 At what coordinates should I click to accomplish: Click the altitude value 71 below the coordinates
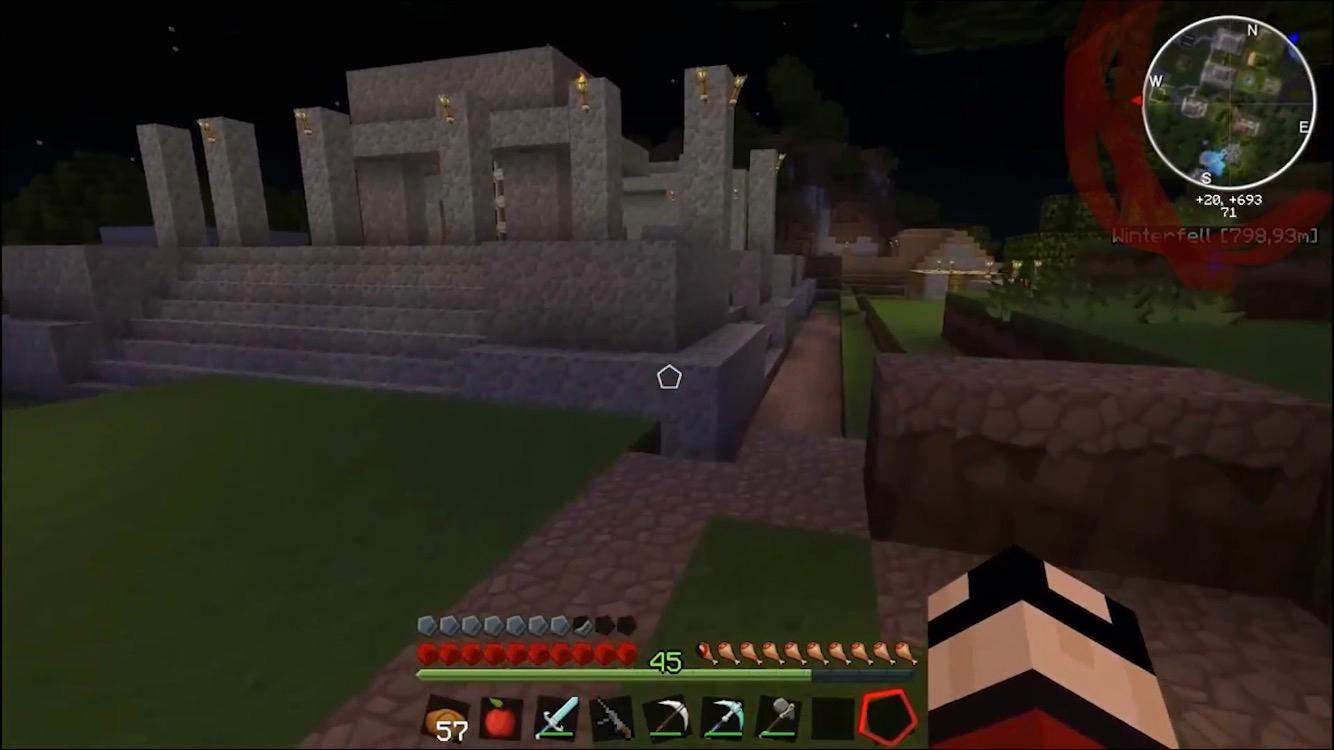[x=1229, y=211]
